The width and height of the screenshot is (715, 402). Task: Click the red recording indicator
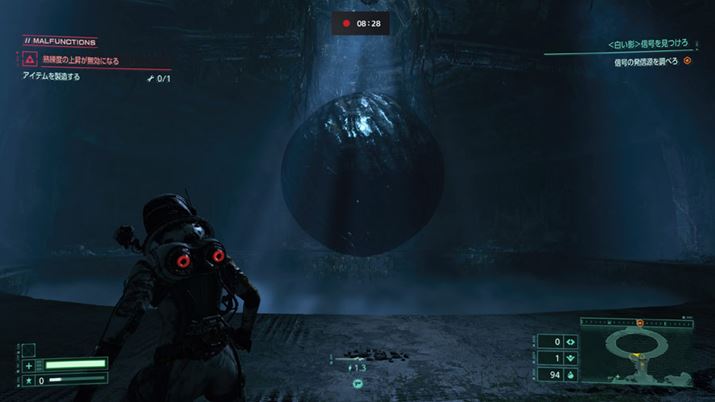346,22
